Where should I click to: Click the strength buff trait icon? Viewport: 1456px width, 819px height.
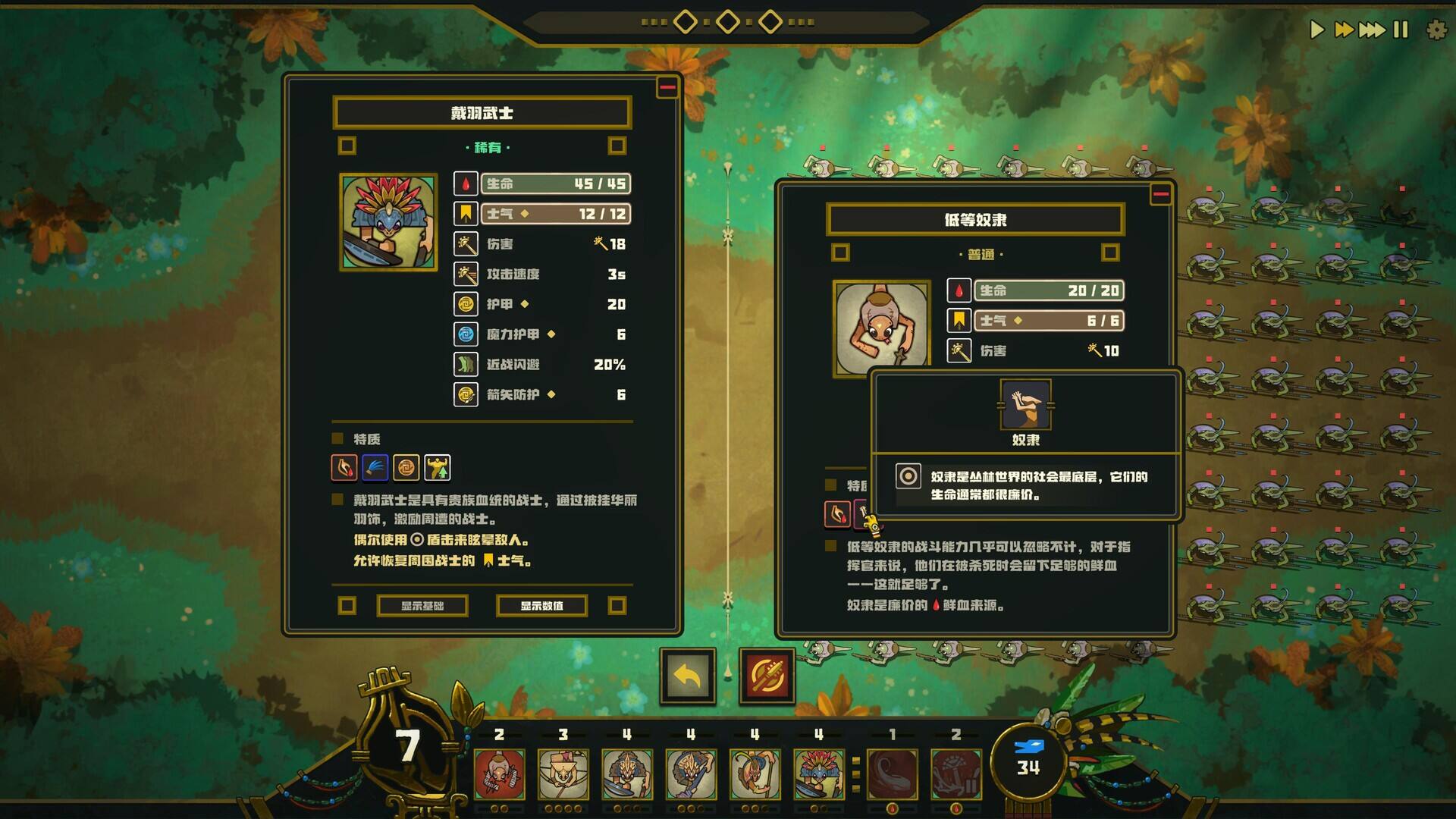[x=437, y=467]
